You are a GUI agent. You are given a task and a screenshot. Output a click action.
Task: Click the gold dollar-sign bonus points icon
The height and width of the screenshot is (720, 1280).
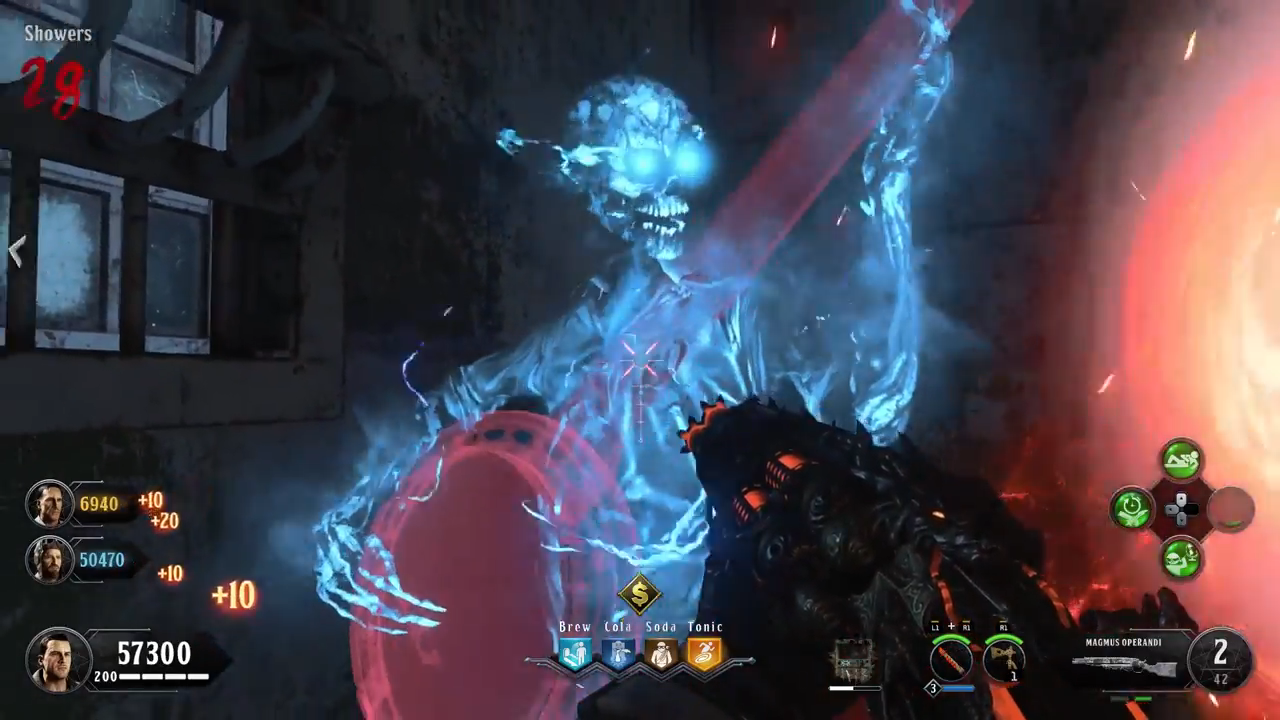pos(640,594)
